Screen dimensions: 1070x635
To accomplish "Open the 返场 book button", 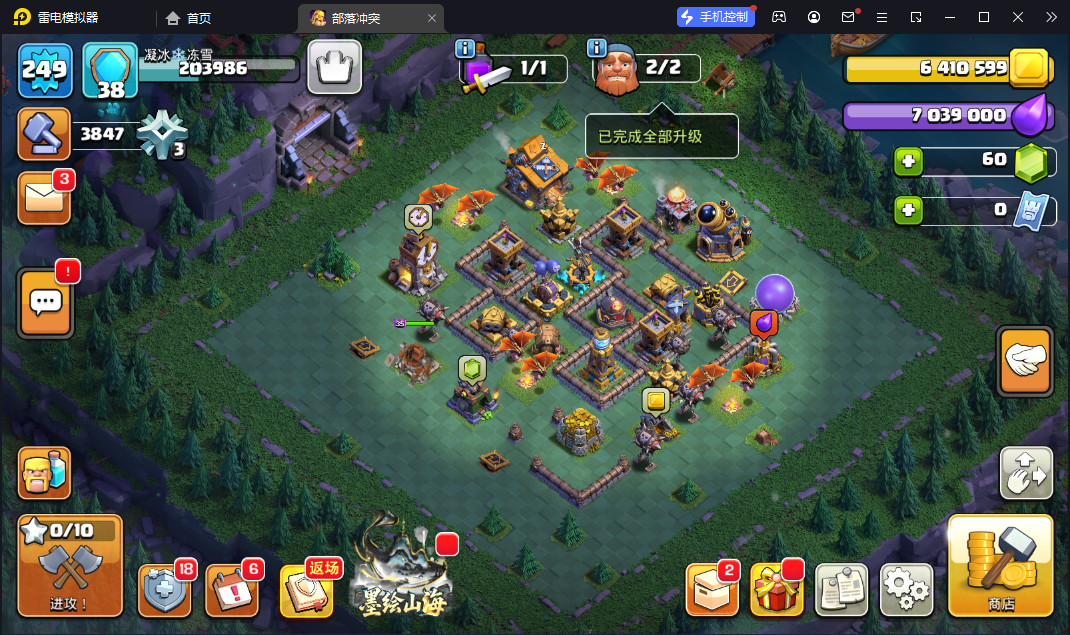I will 308,590.
